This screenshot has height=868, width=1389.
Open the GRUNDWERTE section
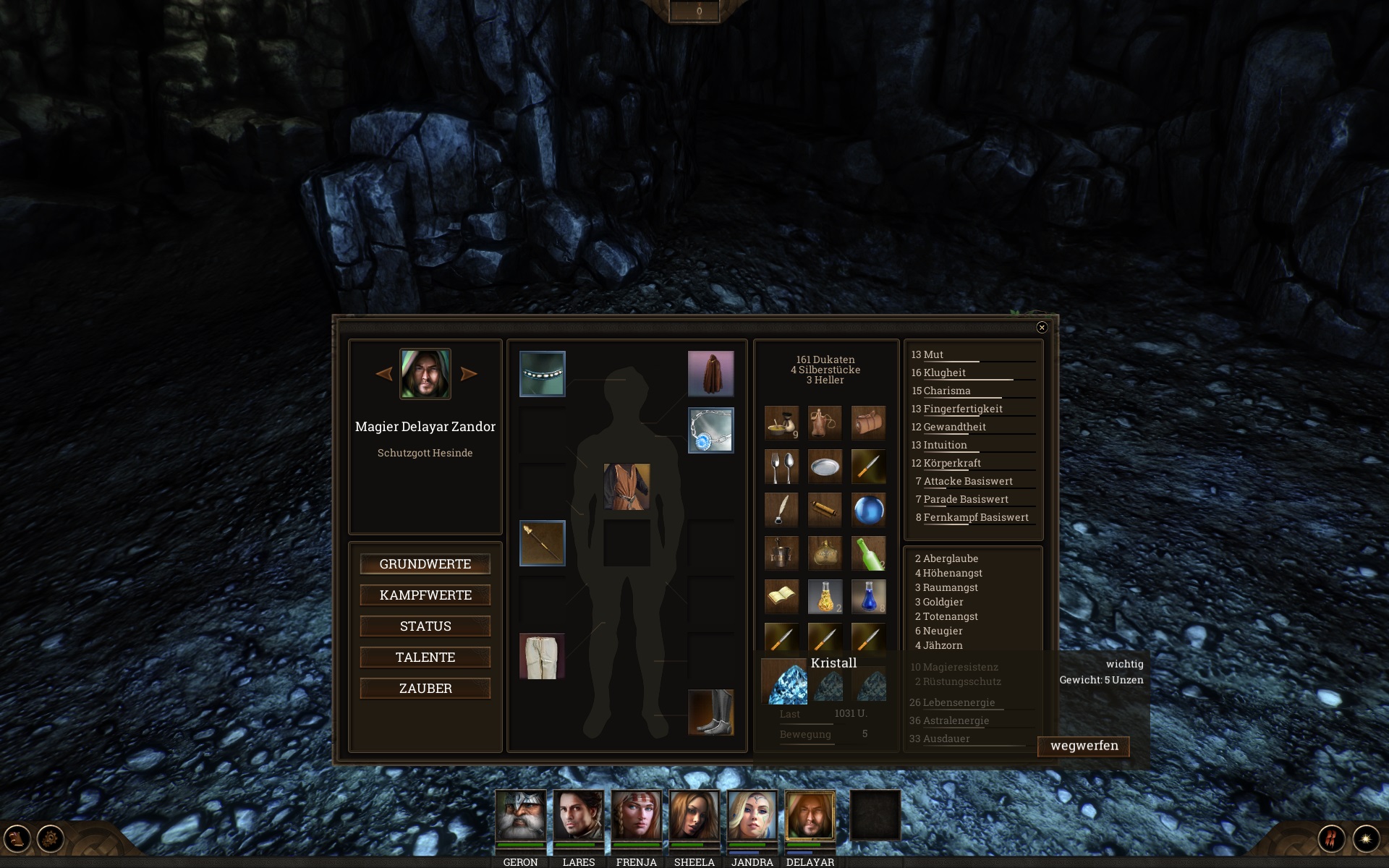(425, 564)
